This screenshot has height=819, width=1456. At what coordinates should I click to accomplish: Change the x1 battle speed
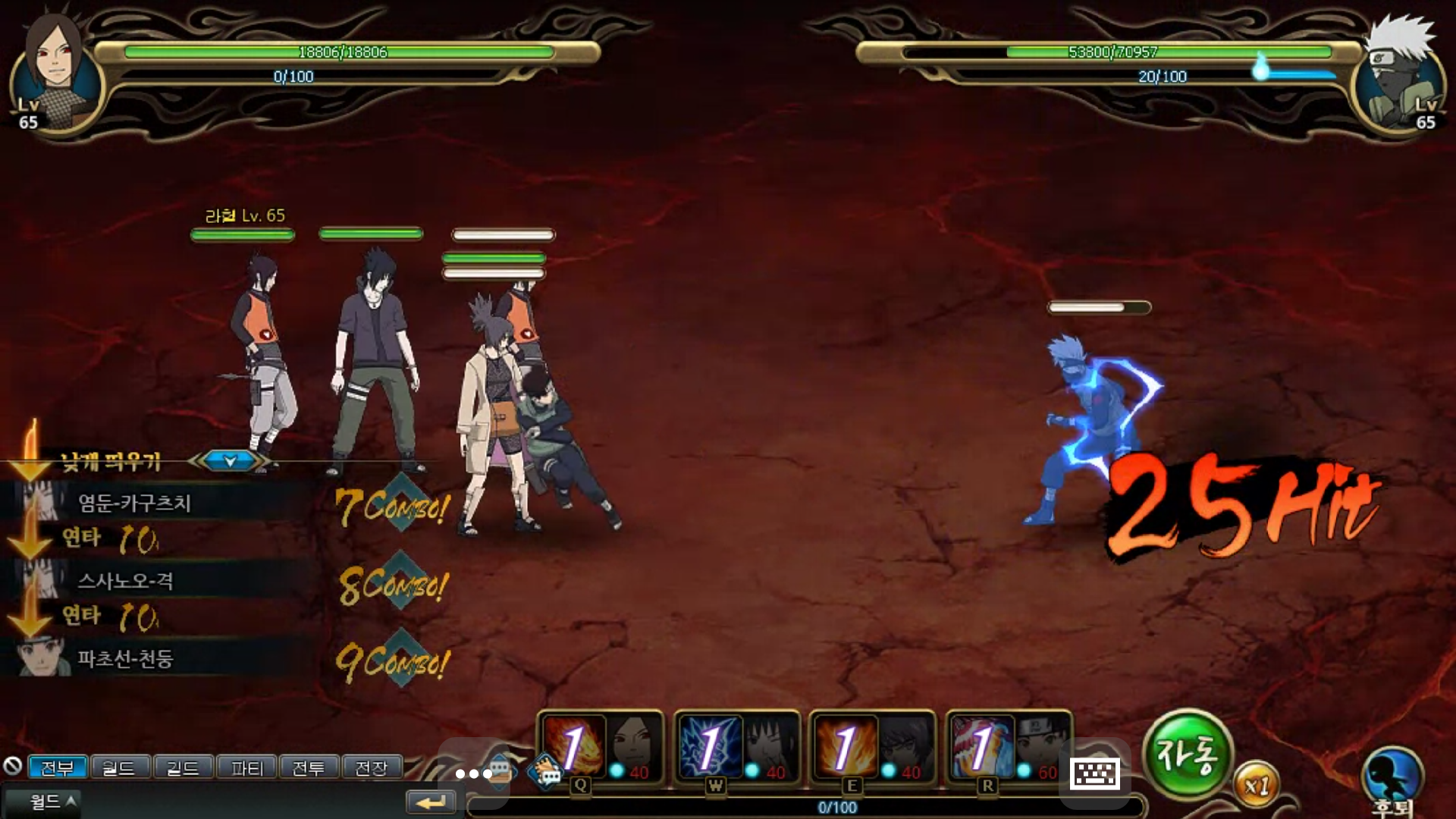click(1256, 786)
